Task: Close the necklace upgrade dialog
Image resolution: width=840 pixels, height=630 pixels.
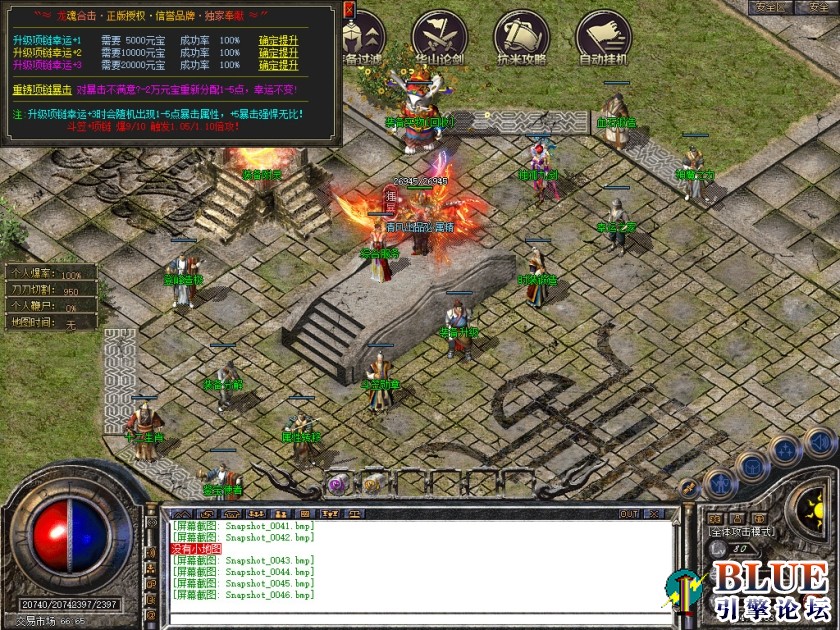Action: pyautogui.click(x=349, y=9)
